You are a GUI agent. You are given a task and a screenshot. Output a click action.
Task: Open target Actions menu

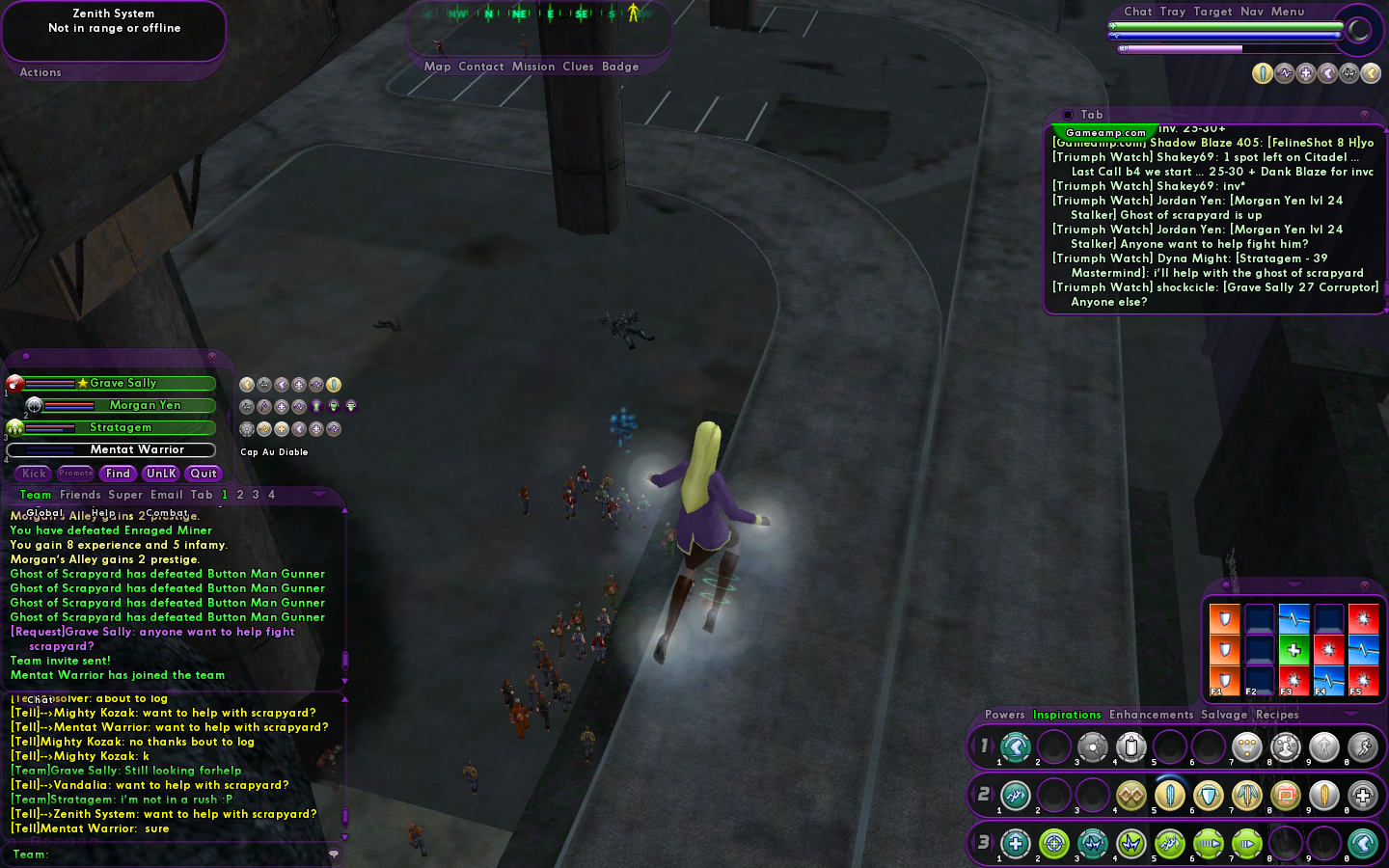click(41, 72)
